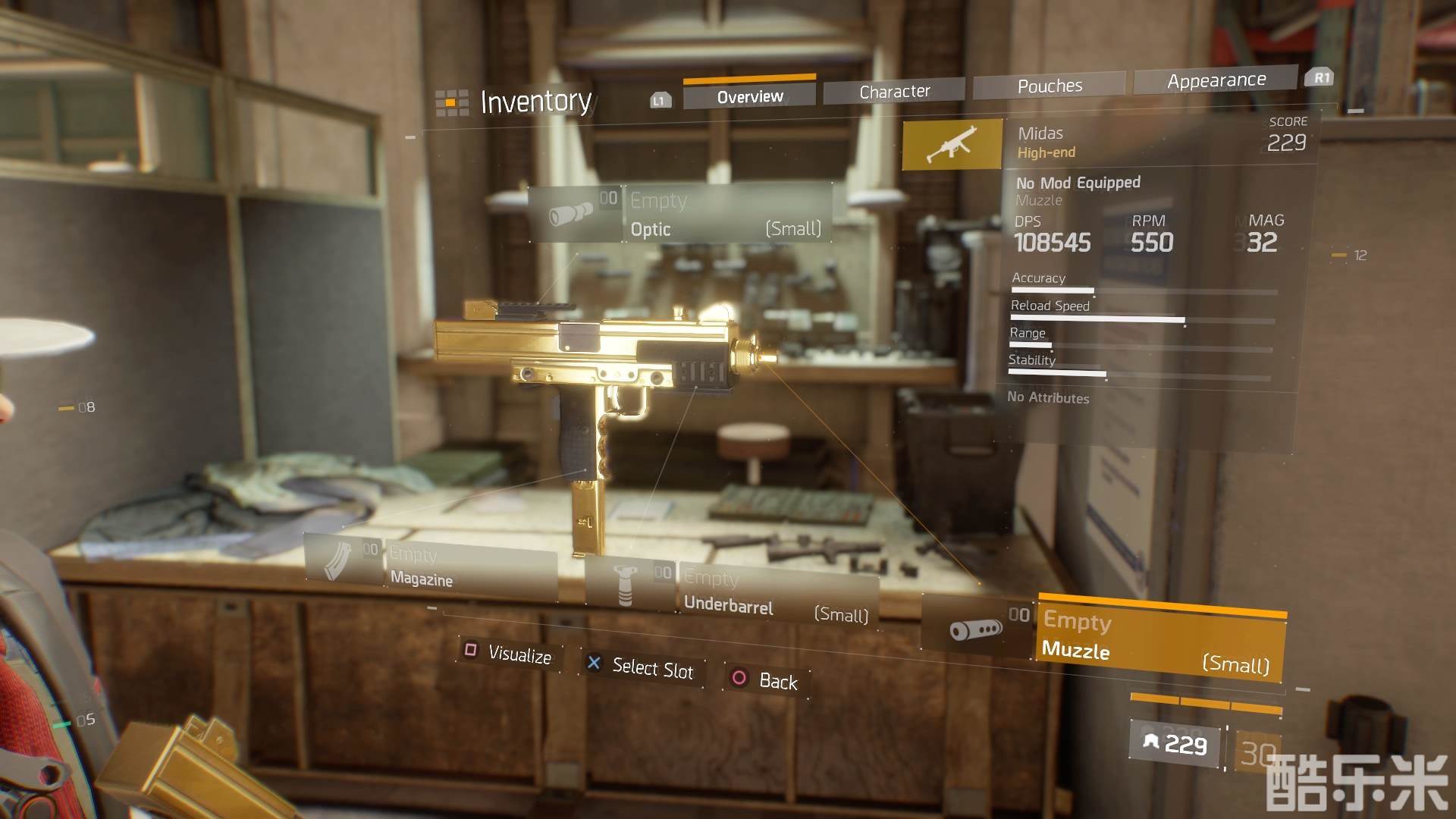Click the Inventory grid icon
This screenshot has width=1456, height=819.
point(451,102)
